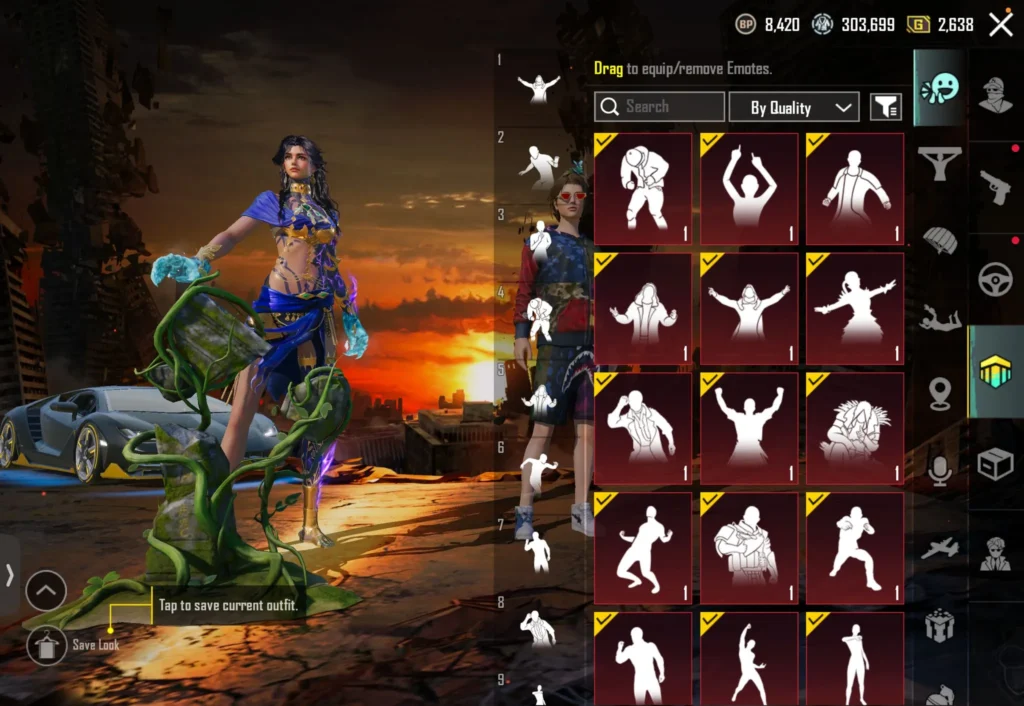1024x706 pixels.
Task: Switch to the parachute category tab
Action: [939, 240]
